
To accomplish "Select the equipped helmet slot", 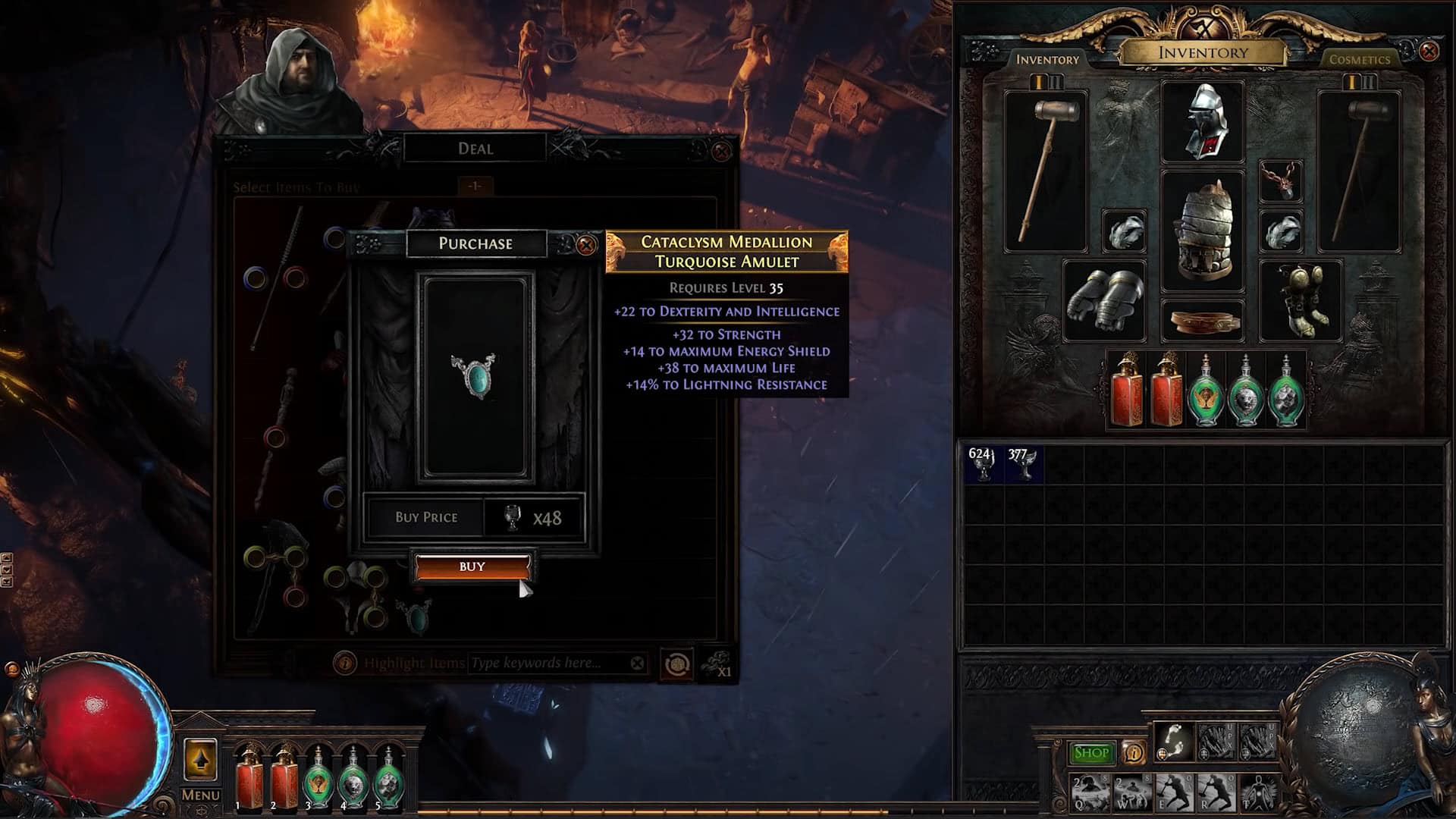I will (x=1203, y=121).
